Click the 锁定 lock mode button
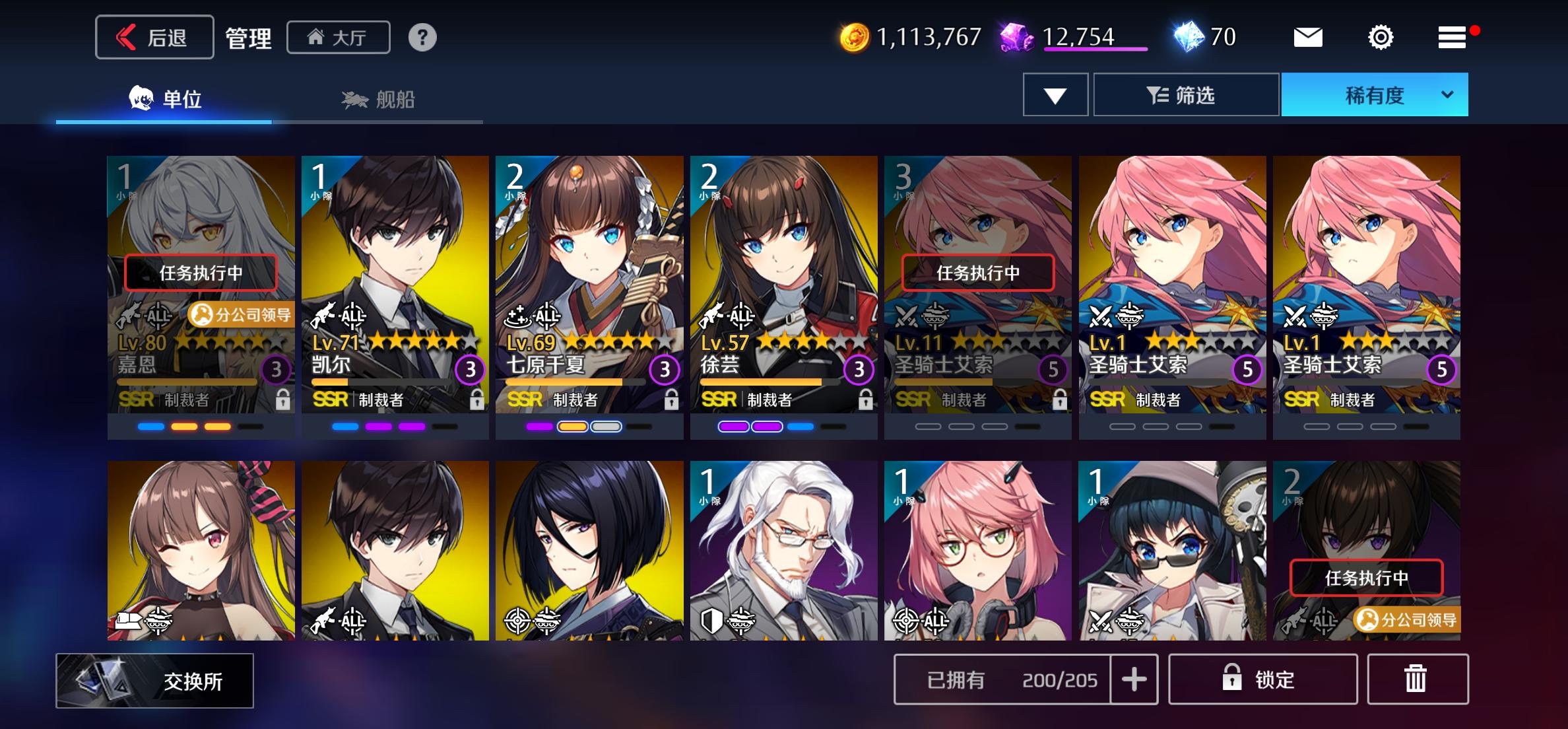This screenshot has height=729, width=1568. tap(1263, 679)
